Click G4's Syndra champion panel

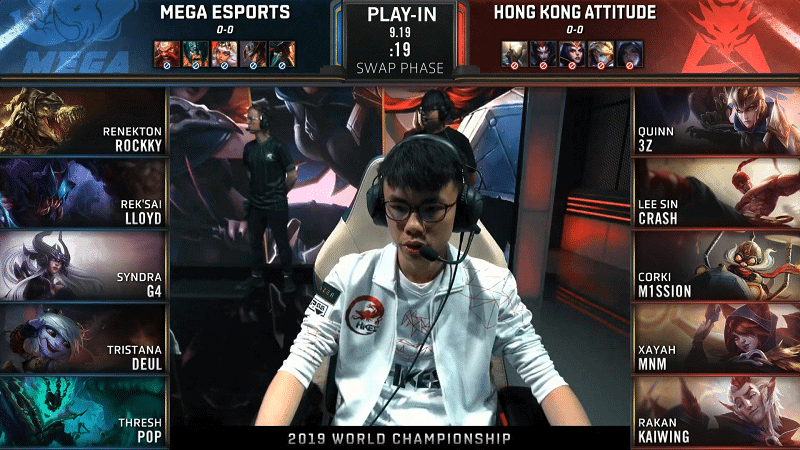(x=82, y=264)
